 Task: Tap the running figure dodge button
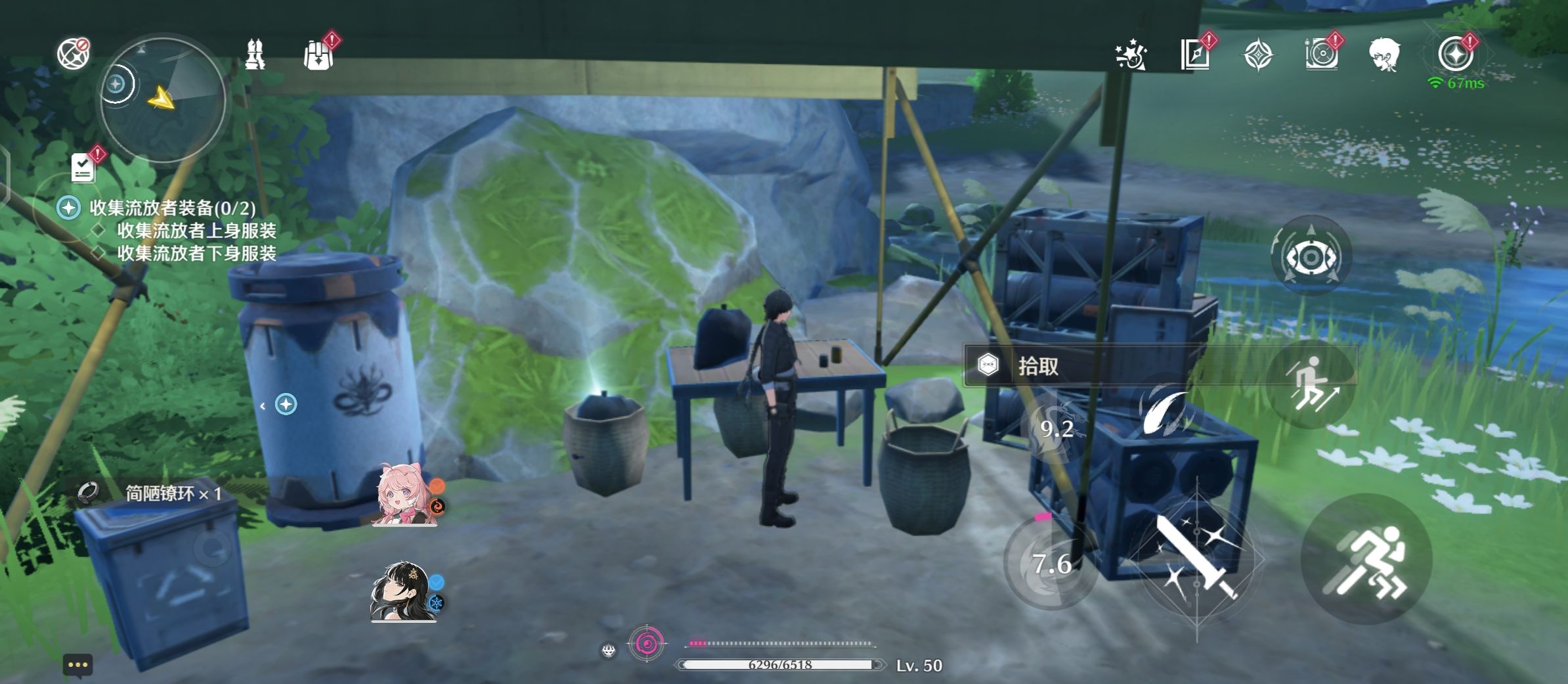[x=1367, y=559]
